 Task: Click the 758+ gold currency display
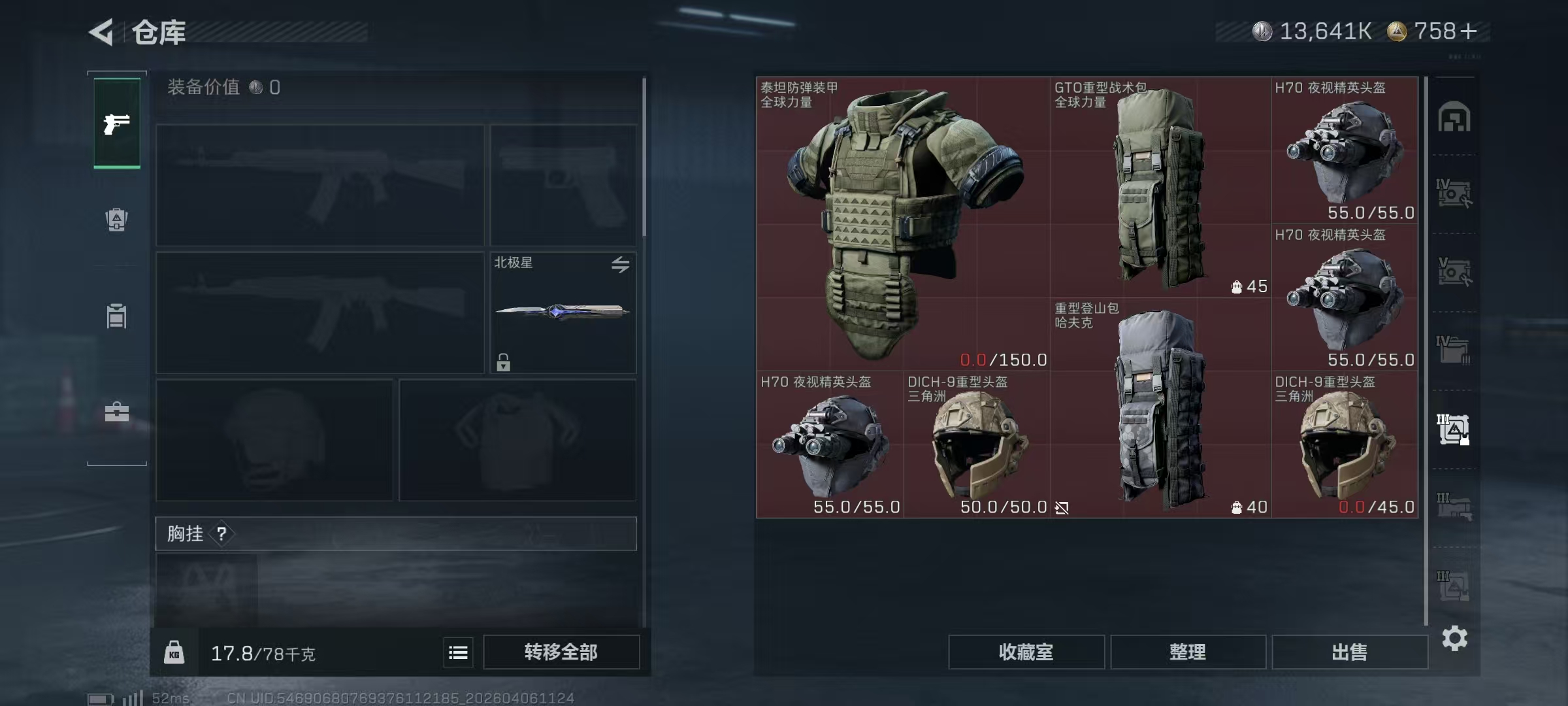point(1431,30)
